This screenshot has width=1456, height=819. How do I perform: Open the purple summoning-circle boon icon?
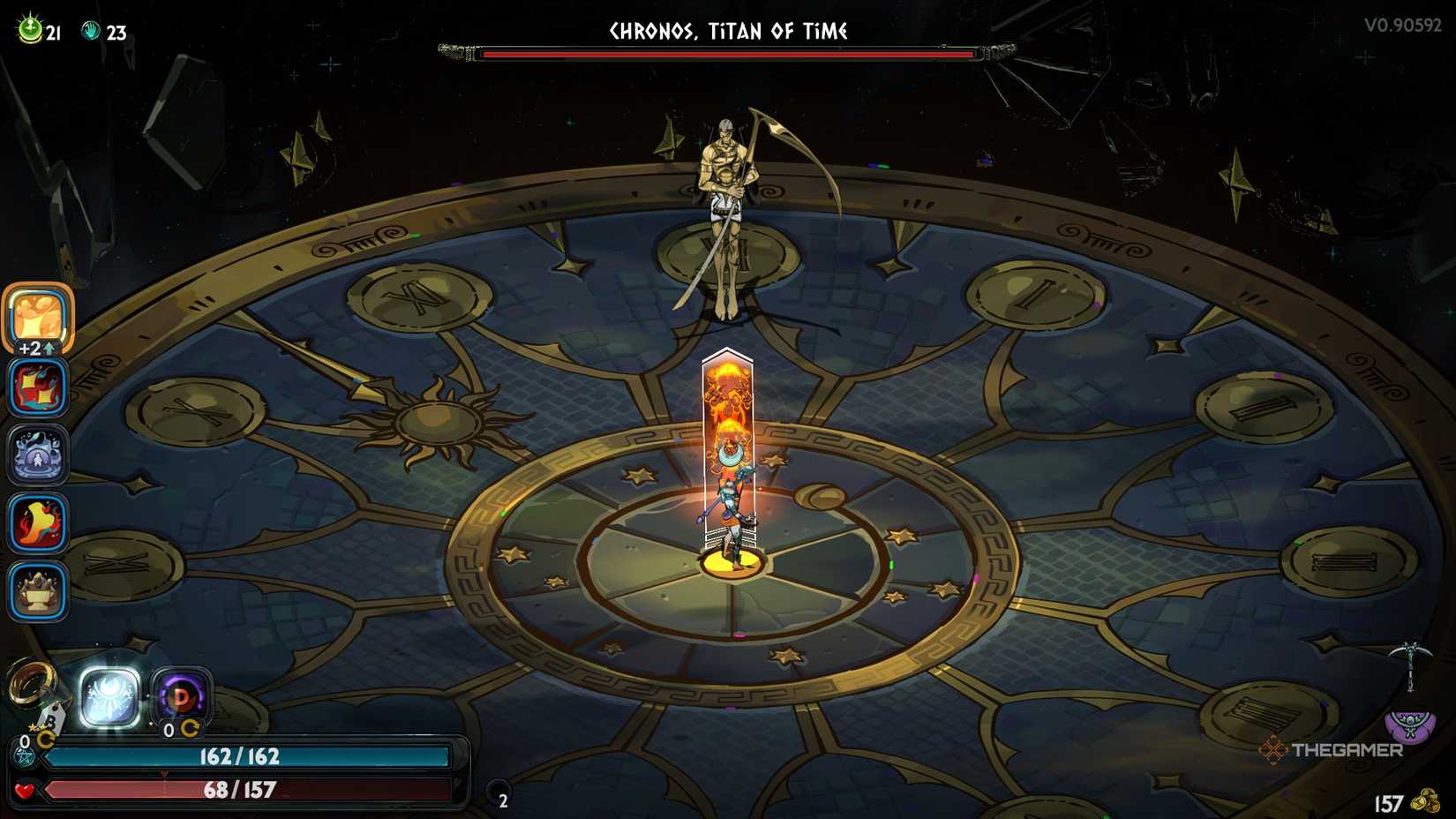point(35,455)
